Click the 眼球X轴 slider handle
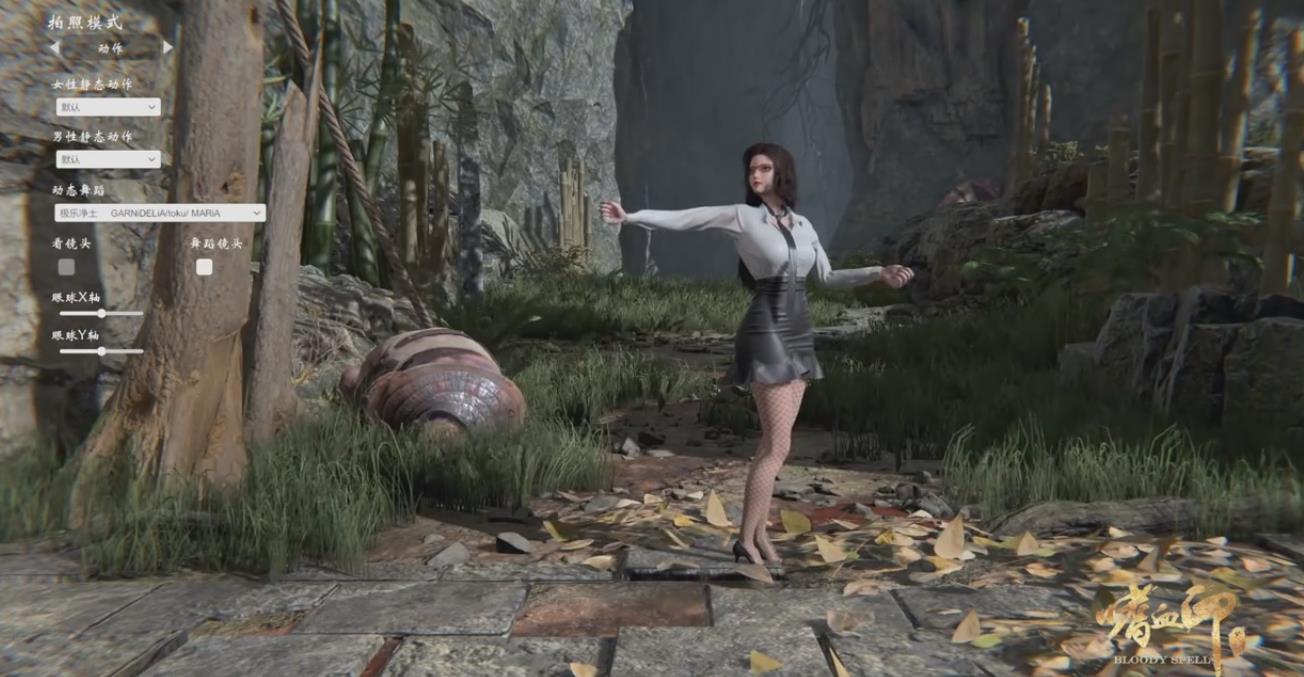Screen dimensions: 1304x677 101,314
